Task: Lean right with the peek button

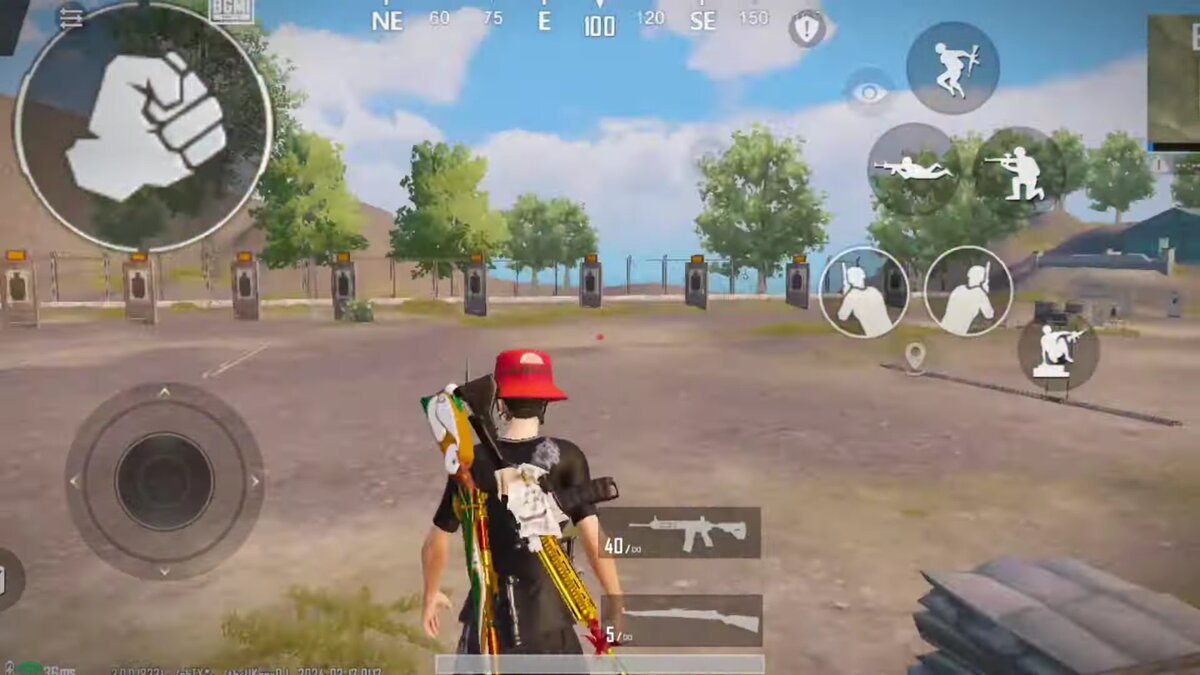Action: [x=968, y=291]
